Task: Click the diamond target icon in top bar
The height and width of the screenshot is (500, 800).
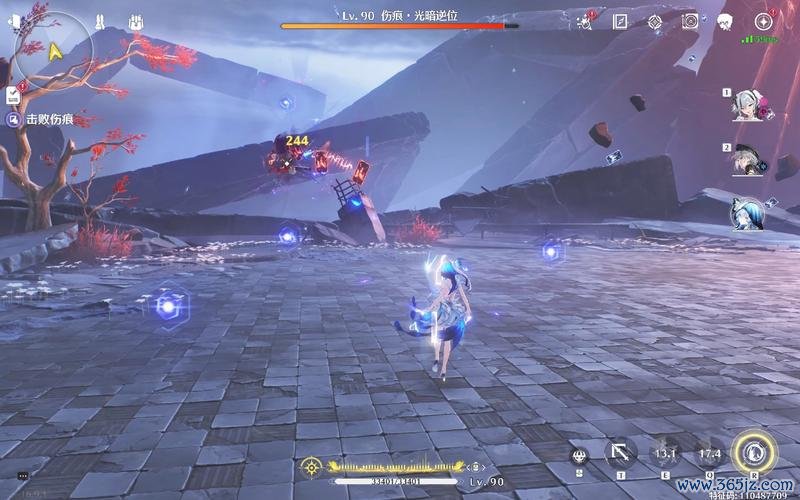Action: [654, 21]
